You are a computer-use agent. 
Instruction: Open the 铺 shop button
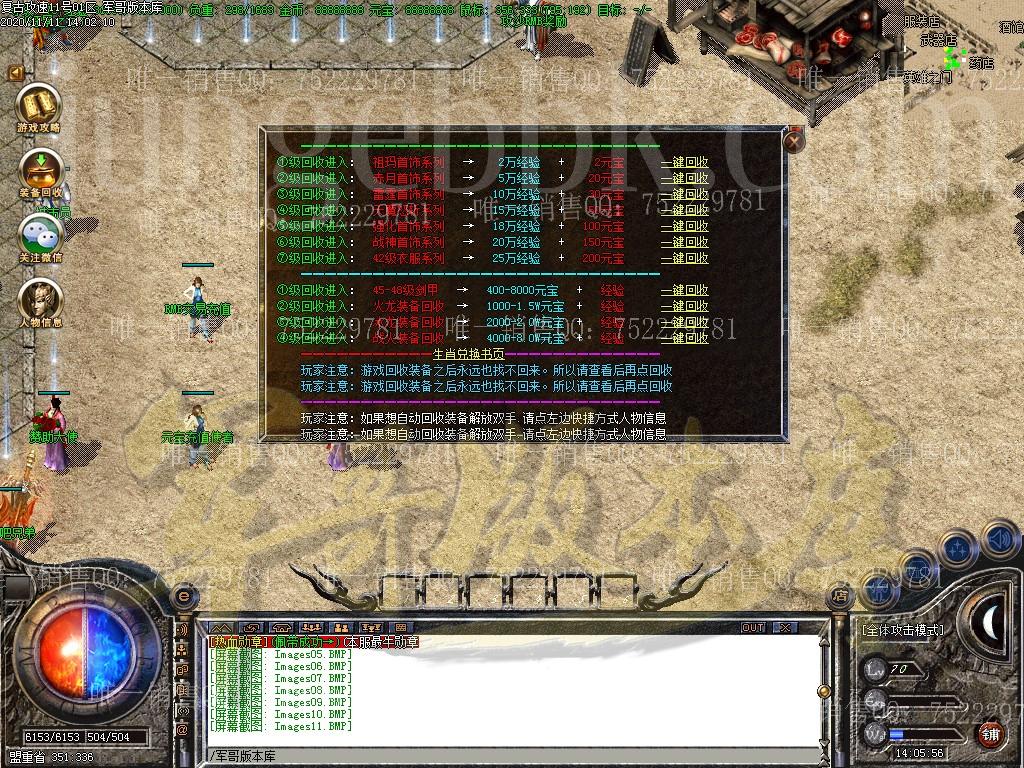(x=990, y=735)
